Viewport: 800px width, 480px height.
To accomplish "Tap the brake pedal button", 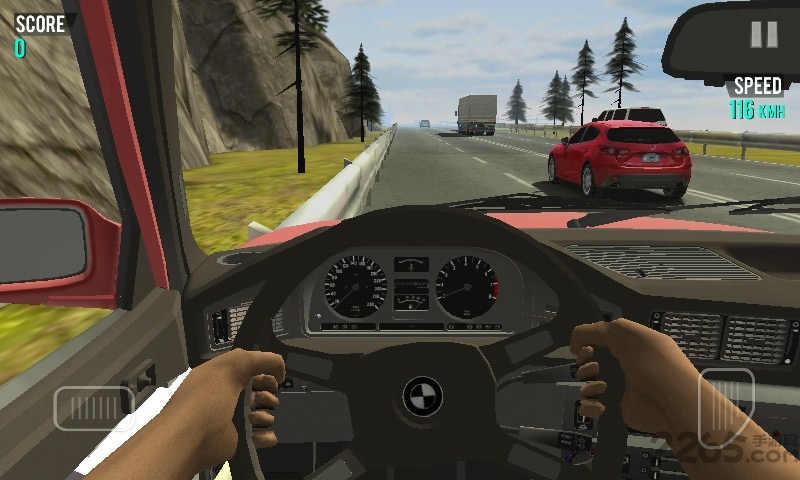I will (x=94, y=408).
